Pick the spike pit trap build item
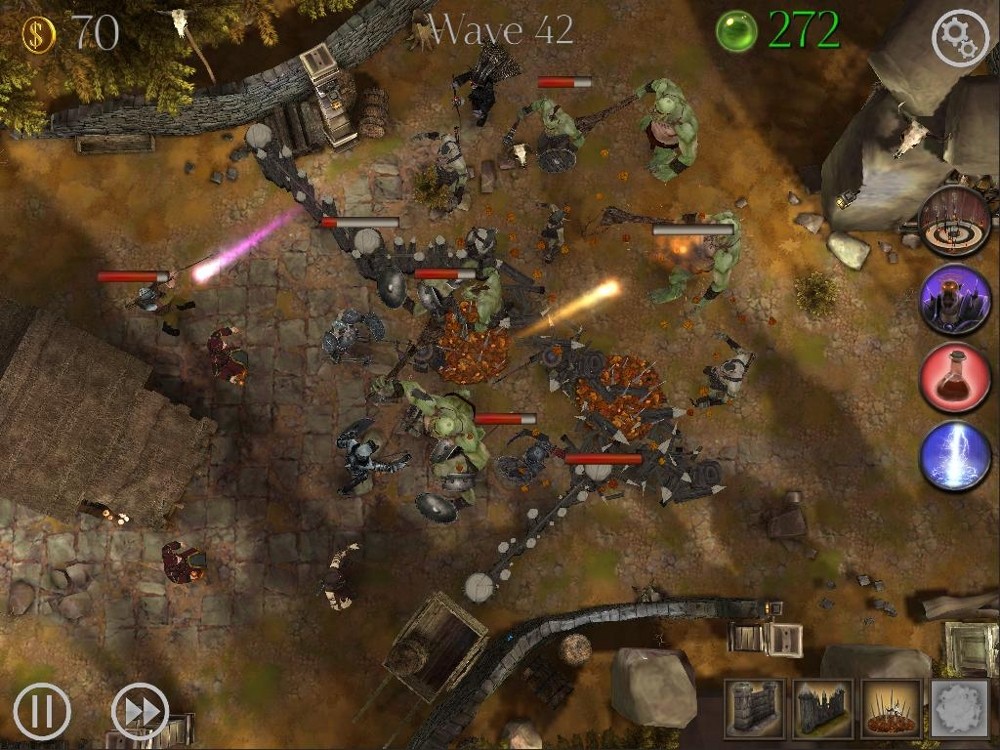1000x750 pixels. click(x=891, y=709)
